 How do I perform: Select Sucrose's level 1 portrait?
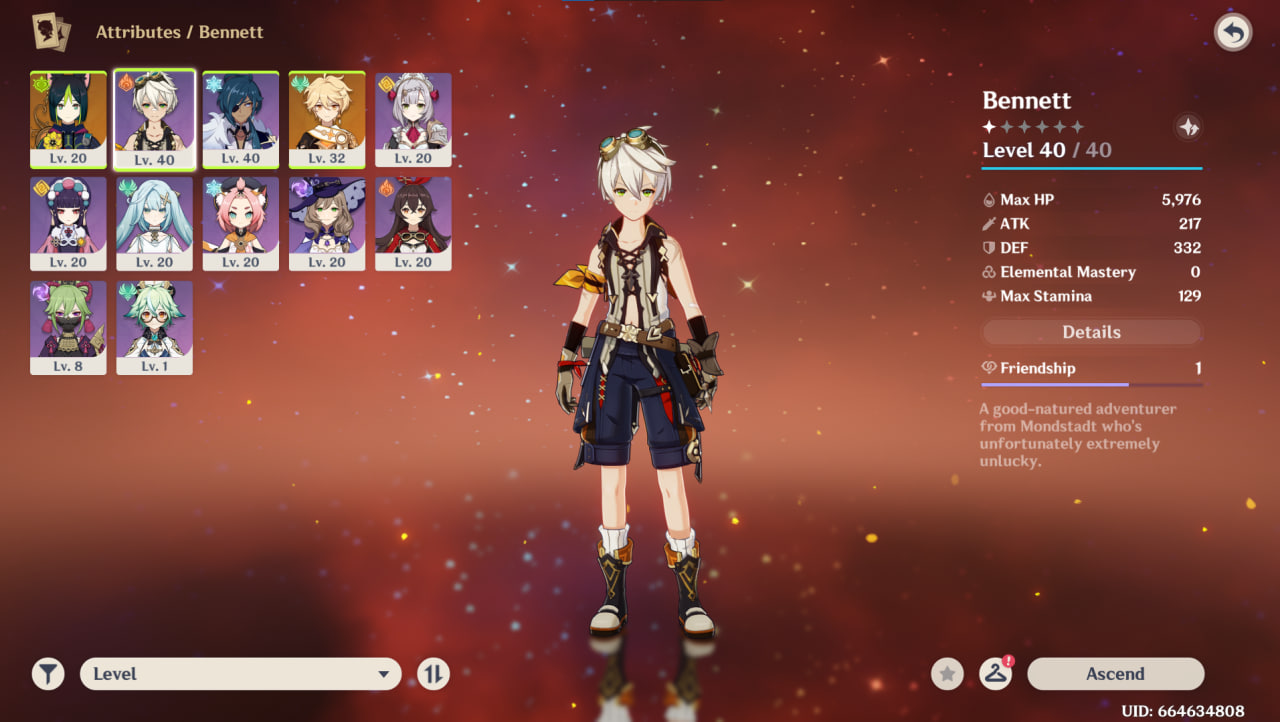154,327
